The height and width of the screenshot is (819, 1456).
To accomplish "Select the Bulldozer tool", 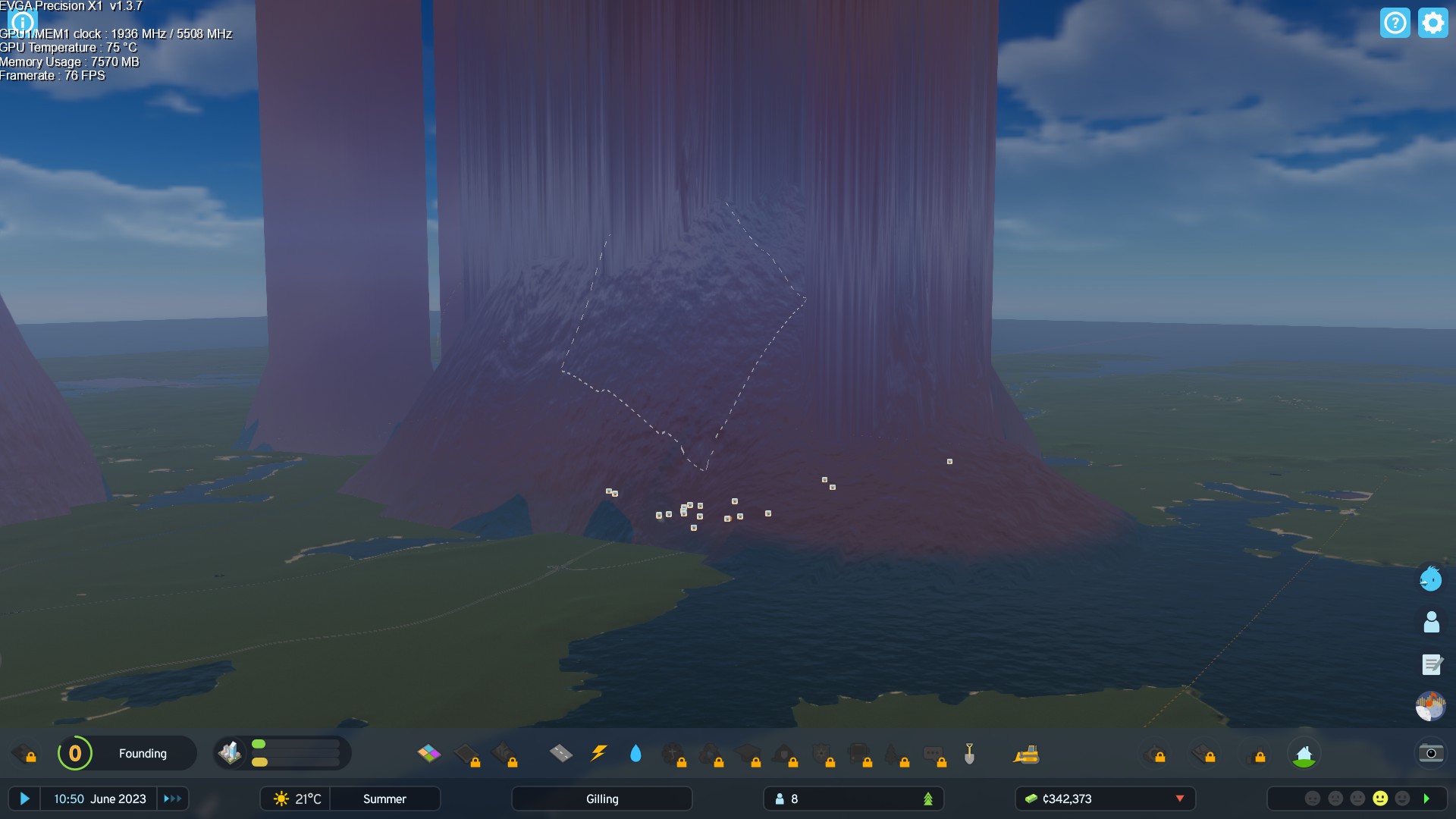I will point(1025,755).
